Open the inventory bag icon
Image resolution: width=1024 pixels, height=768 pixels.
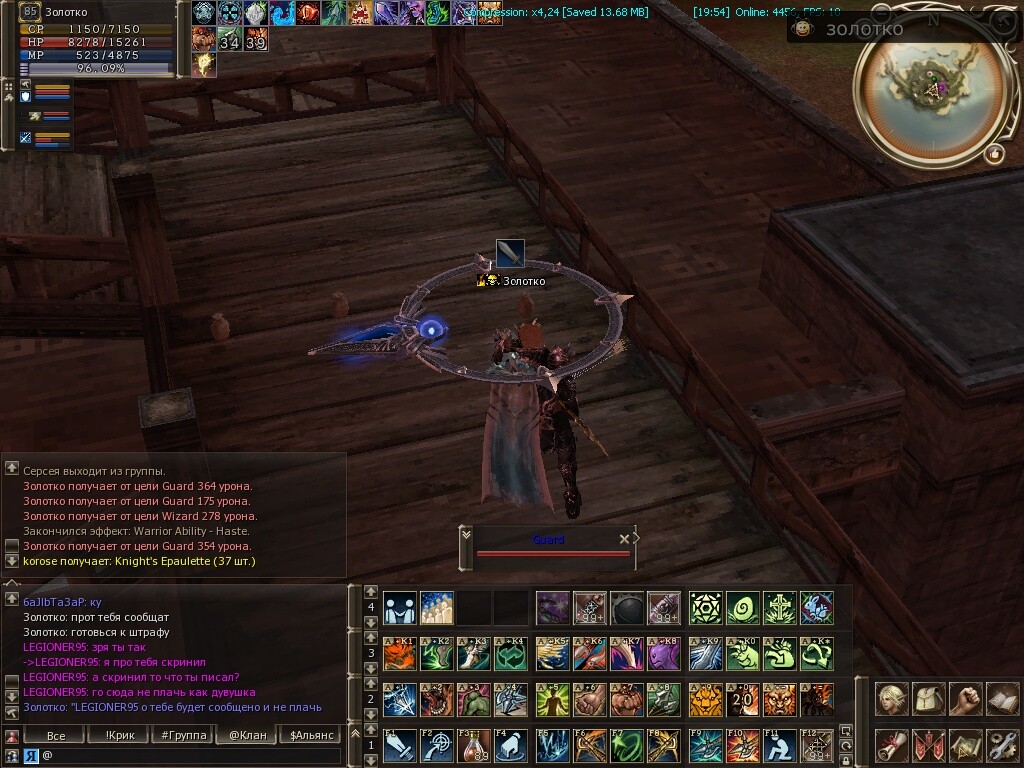(x=928, y=698)
